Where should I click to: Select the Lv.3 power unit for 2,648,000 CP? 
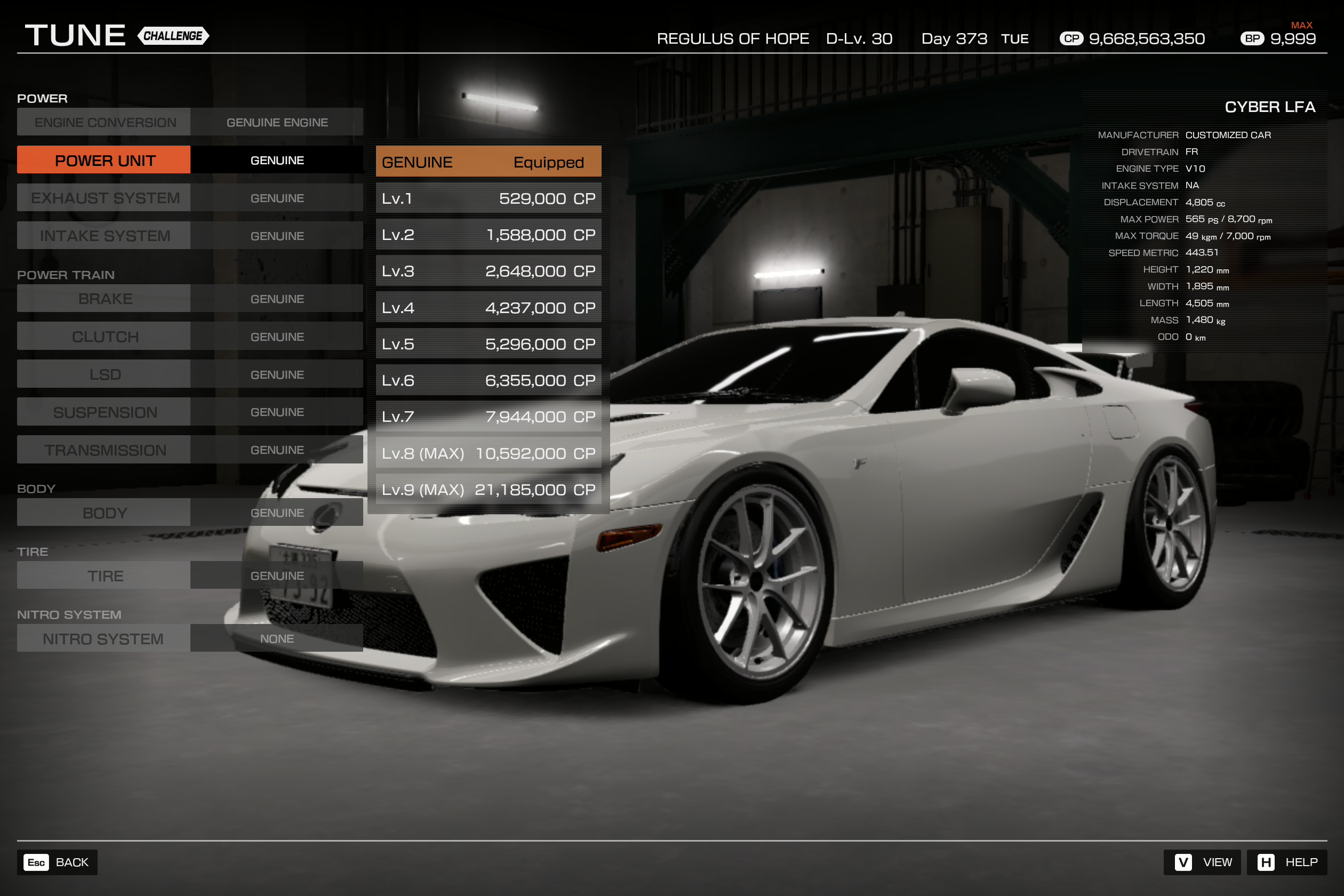(488, 271)
